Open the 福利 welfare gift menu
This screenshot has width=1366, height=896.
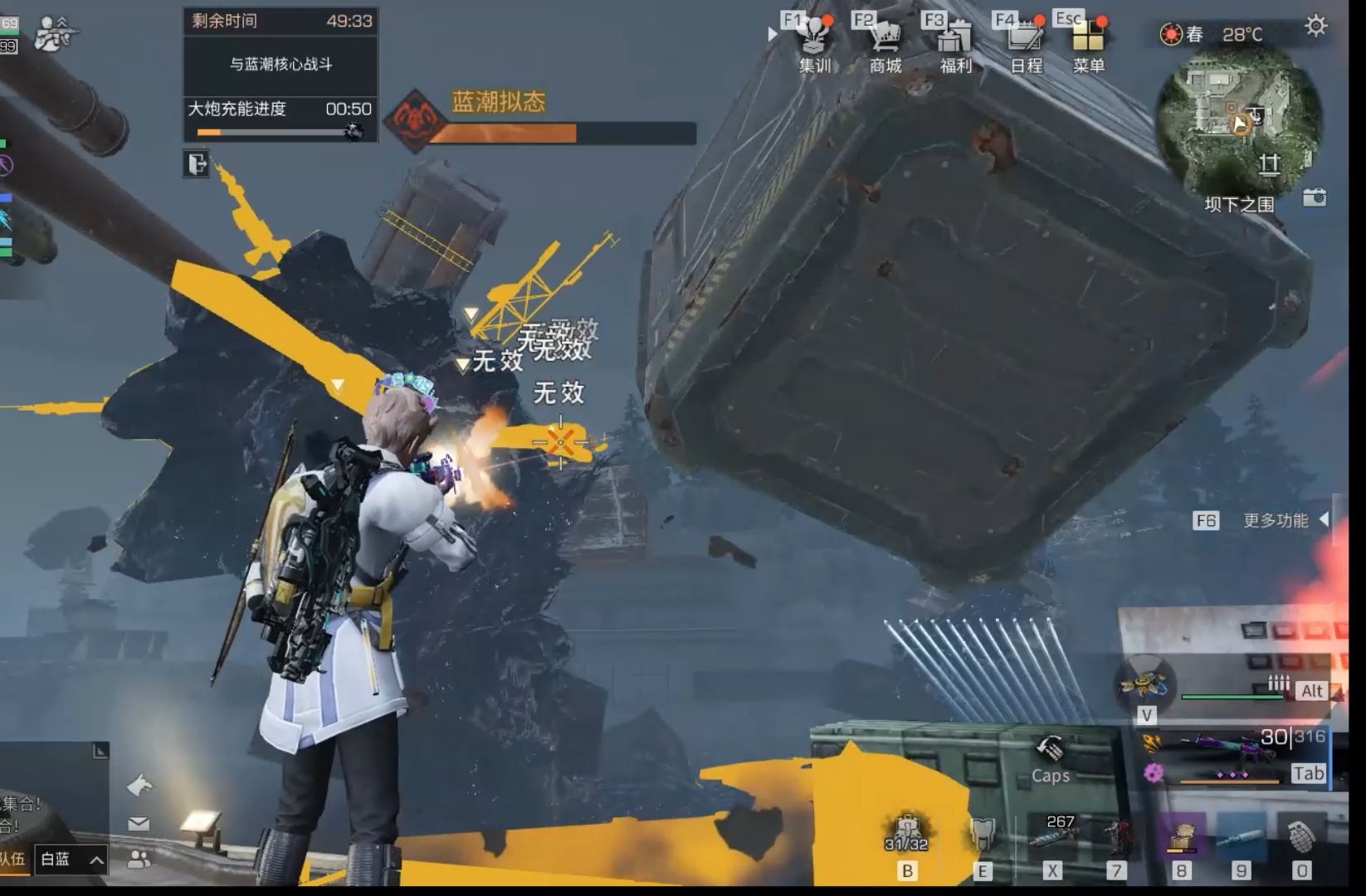[x=955, y=45]
